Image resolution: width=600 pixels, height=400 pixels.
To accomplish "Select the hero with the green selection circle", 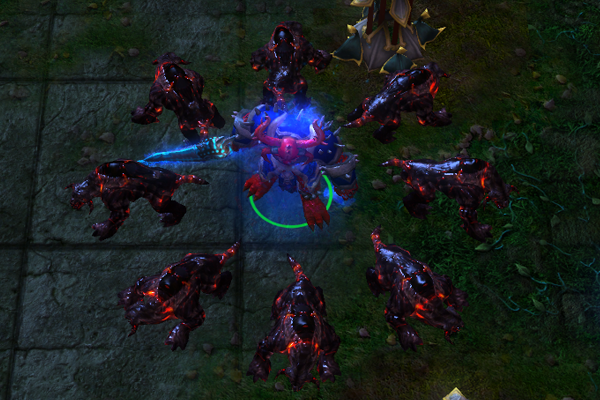I will pos(290,165).
